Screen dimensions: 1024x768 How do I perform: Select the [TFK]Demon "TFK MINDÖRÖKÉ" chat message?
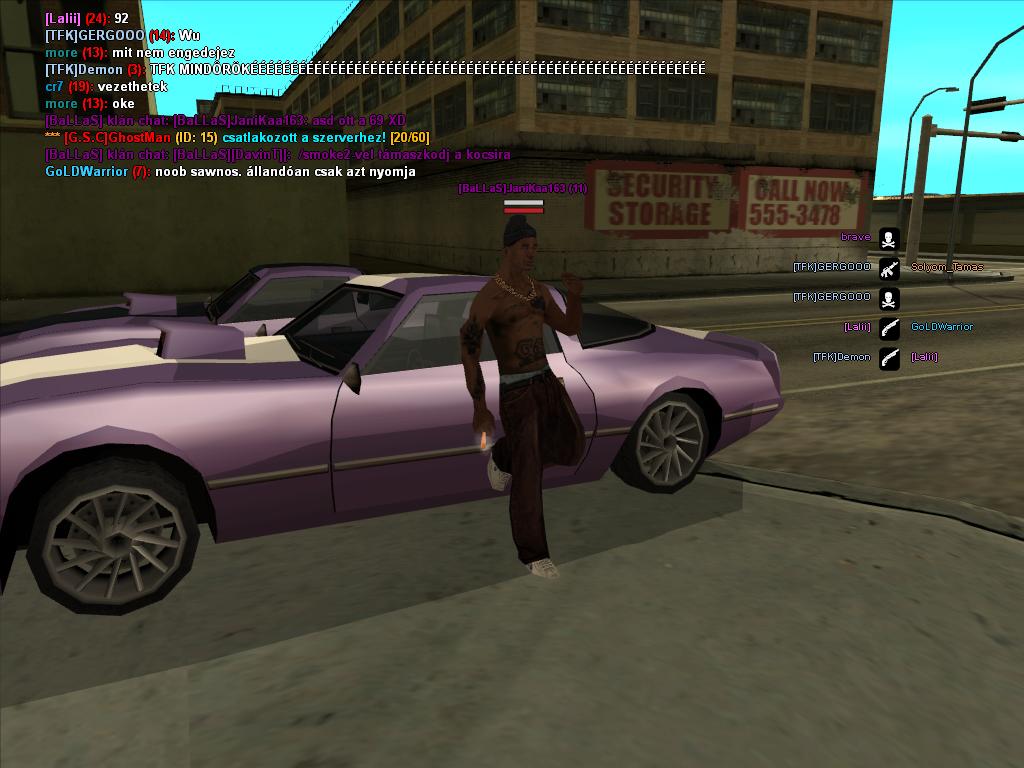click(375, 70)
